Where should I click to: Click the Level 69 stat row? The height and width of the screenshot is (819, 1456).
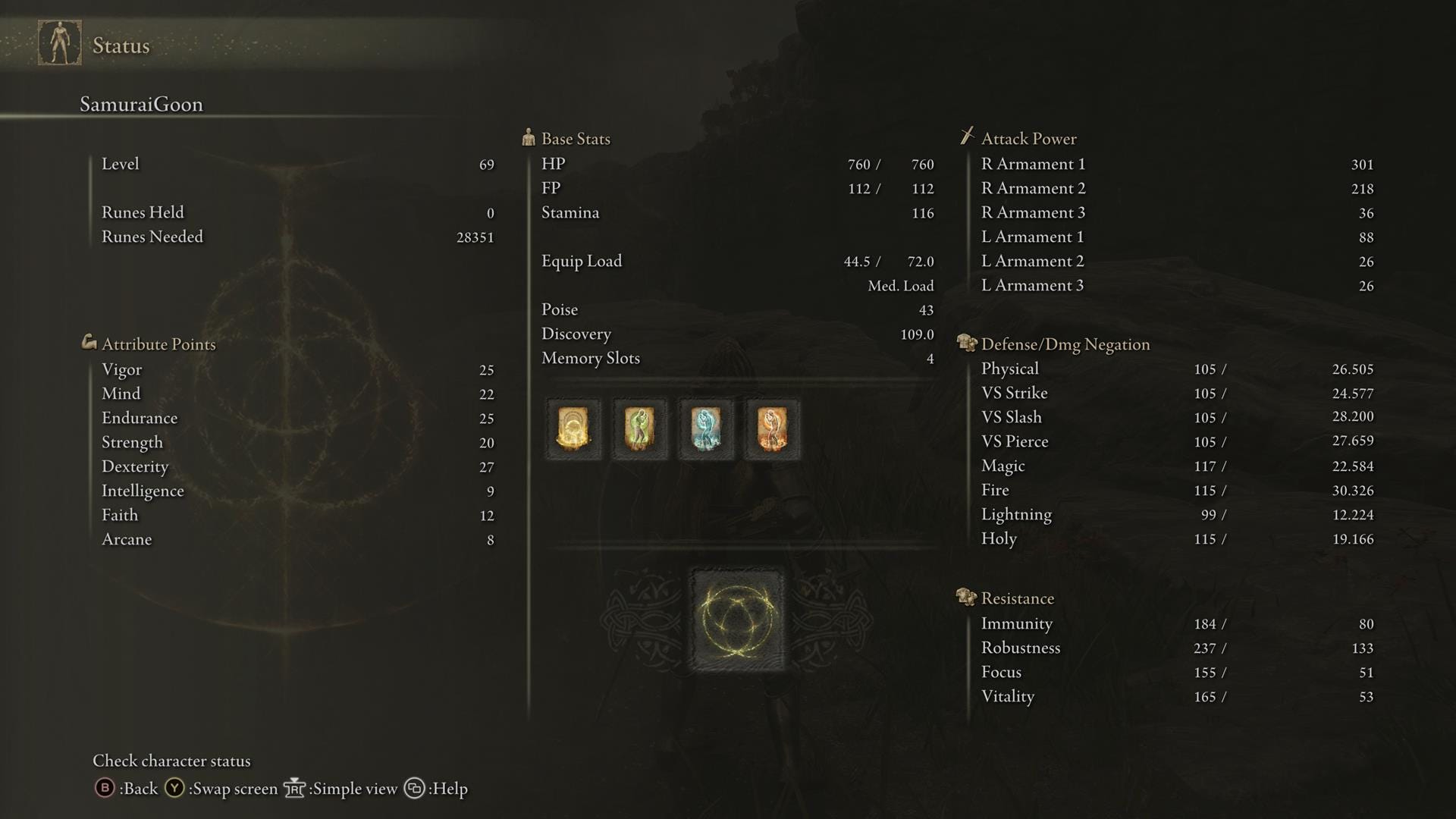296,164
